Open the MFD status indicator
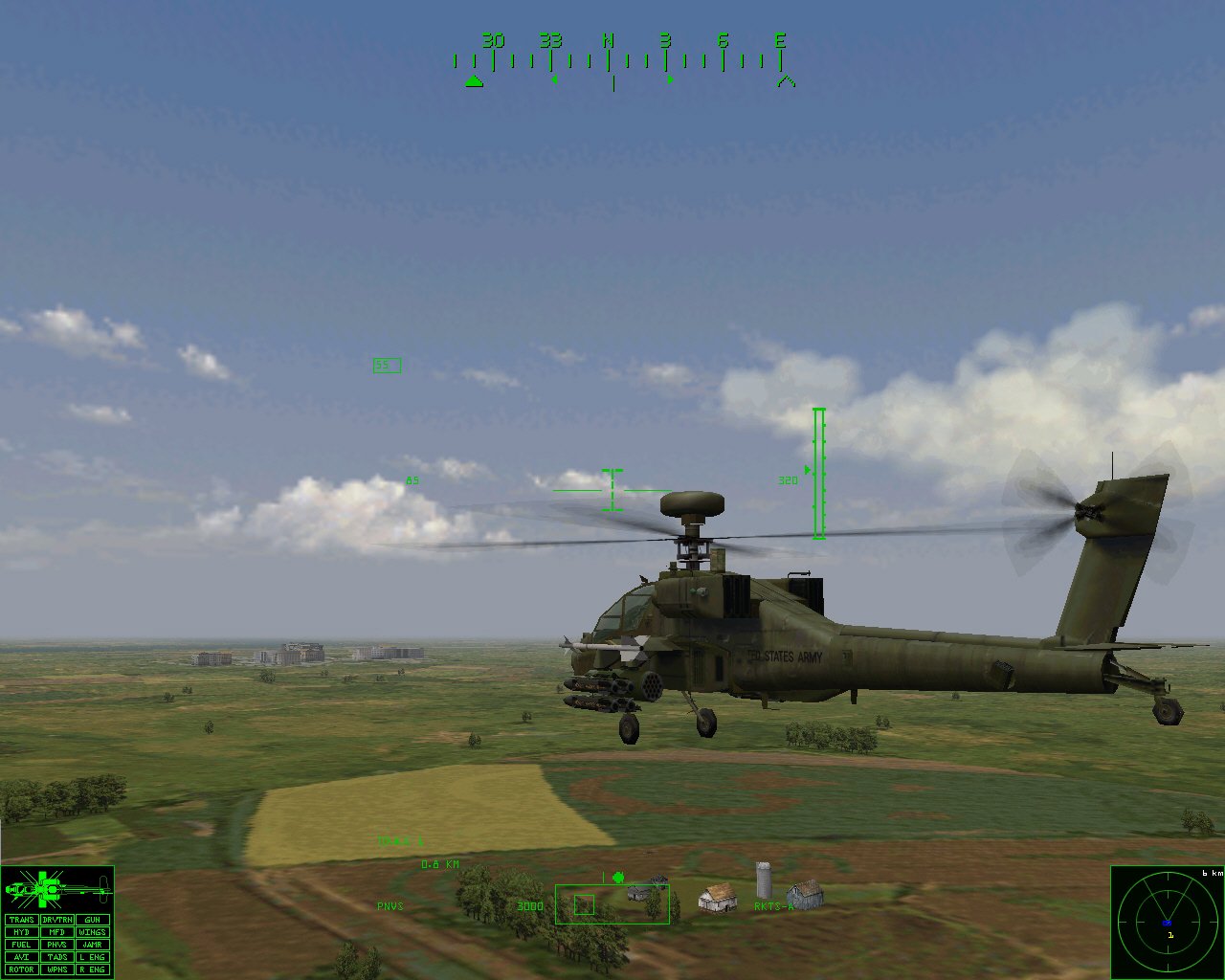Screen dimensions: 1225x980 point(57,932)
